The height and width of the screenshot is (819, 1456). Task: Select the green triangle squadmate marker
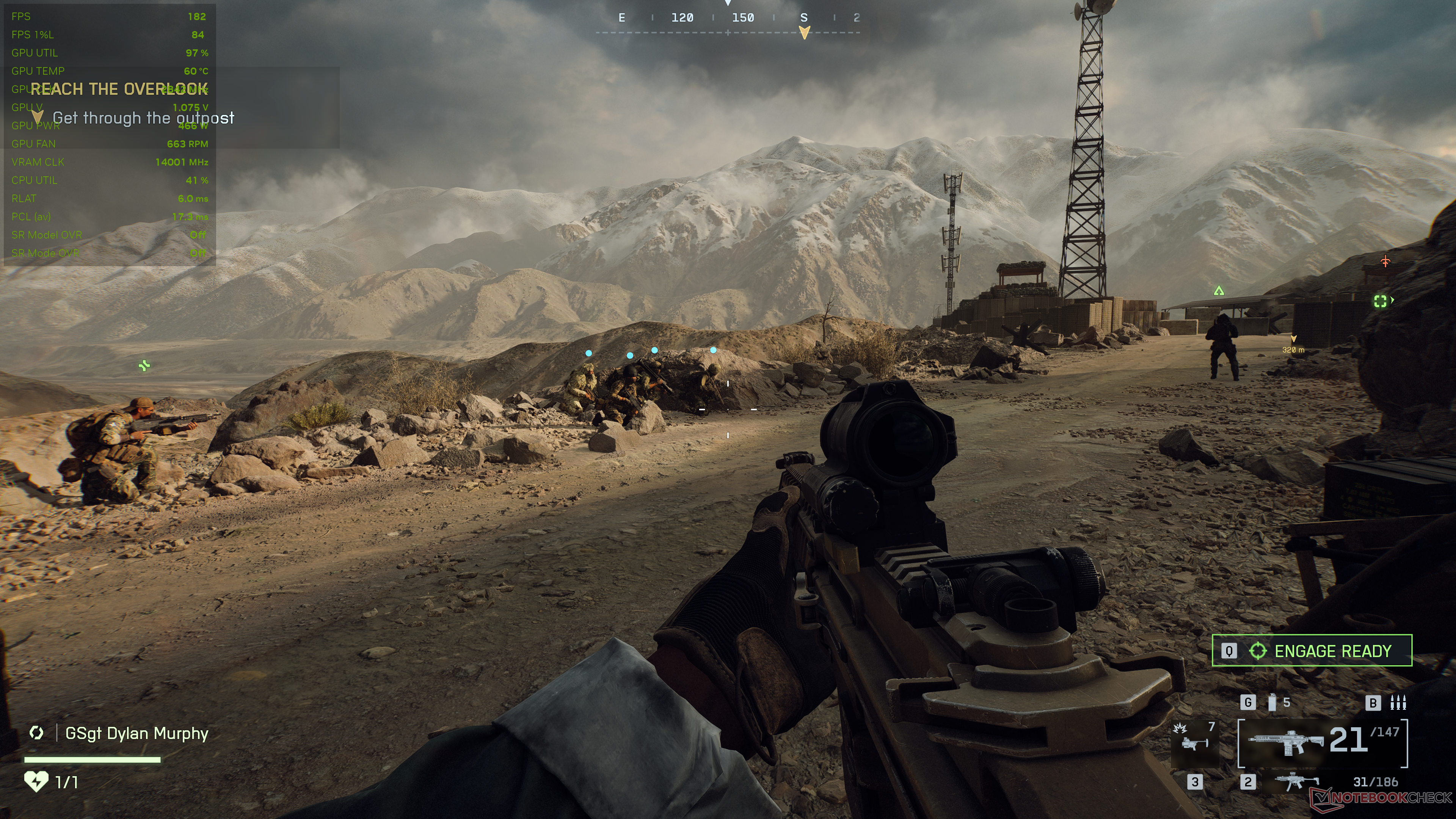(x=1219, y=290)
